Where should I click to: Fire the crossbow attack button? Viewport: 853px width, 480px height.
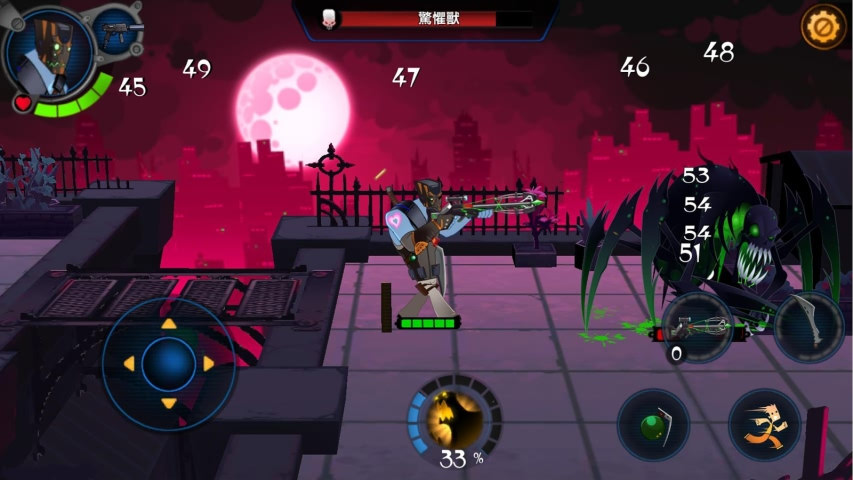point(698,327)
